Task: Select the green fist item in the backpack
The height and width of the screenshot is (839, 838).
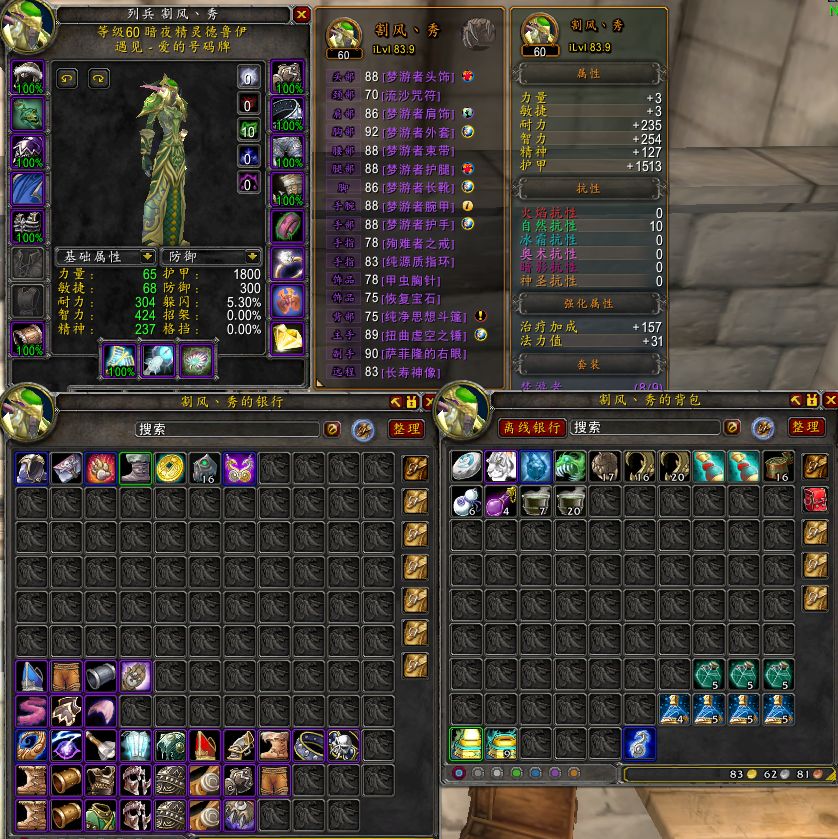Action: point(569,467)
